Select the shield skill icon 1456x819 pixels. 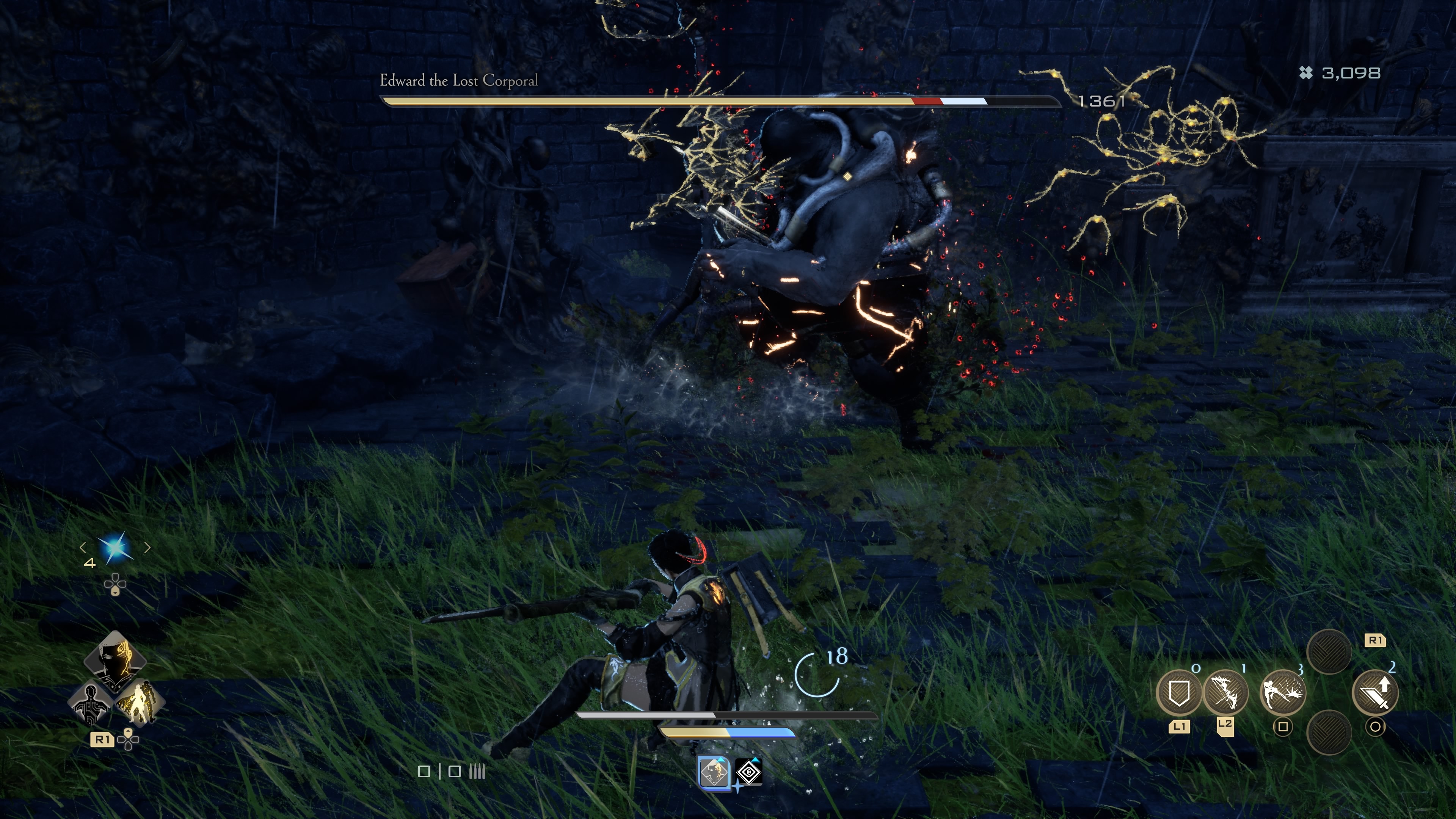point(1178,692)
